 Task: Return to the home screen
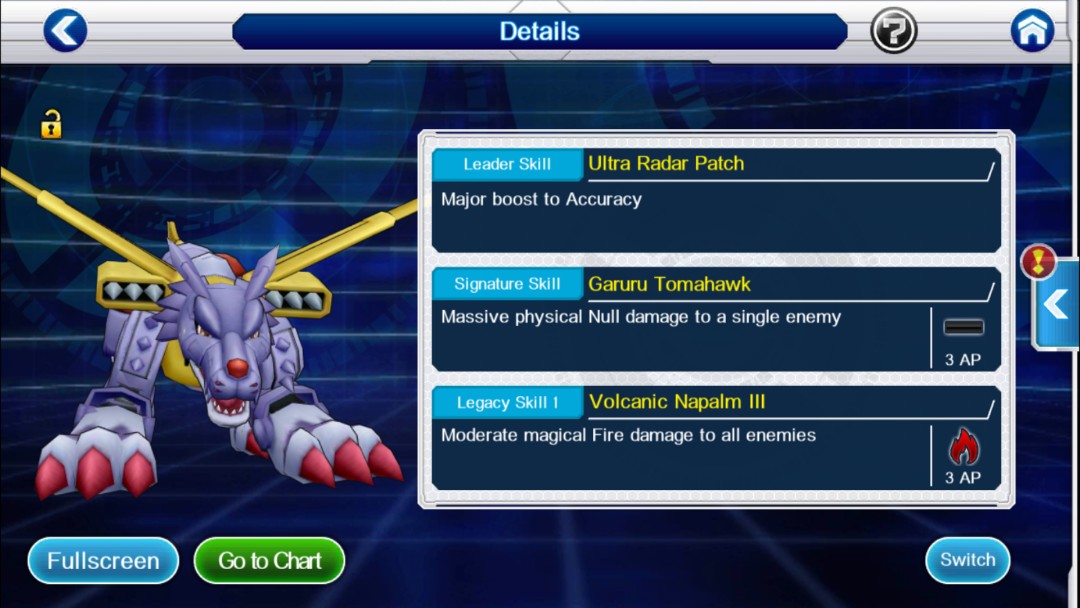1032,31
